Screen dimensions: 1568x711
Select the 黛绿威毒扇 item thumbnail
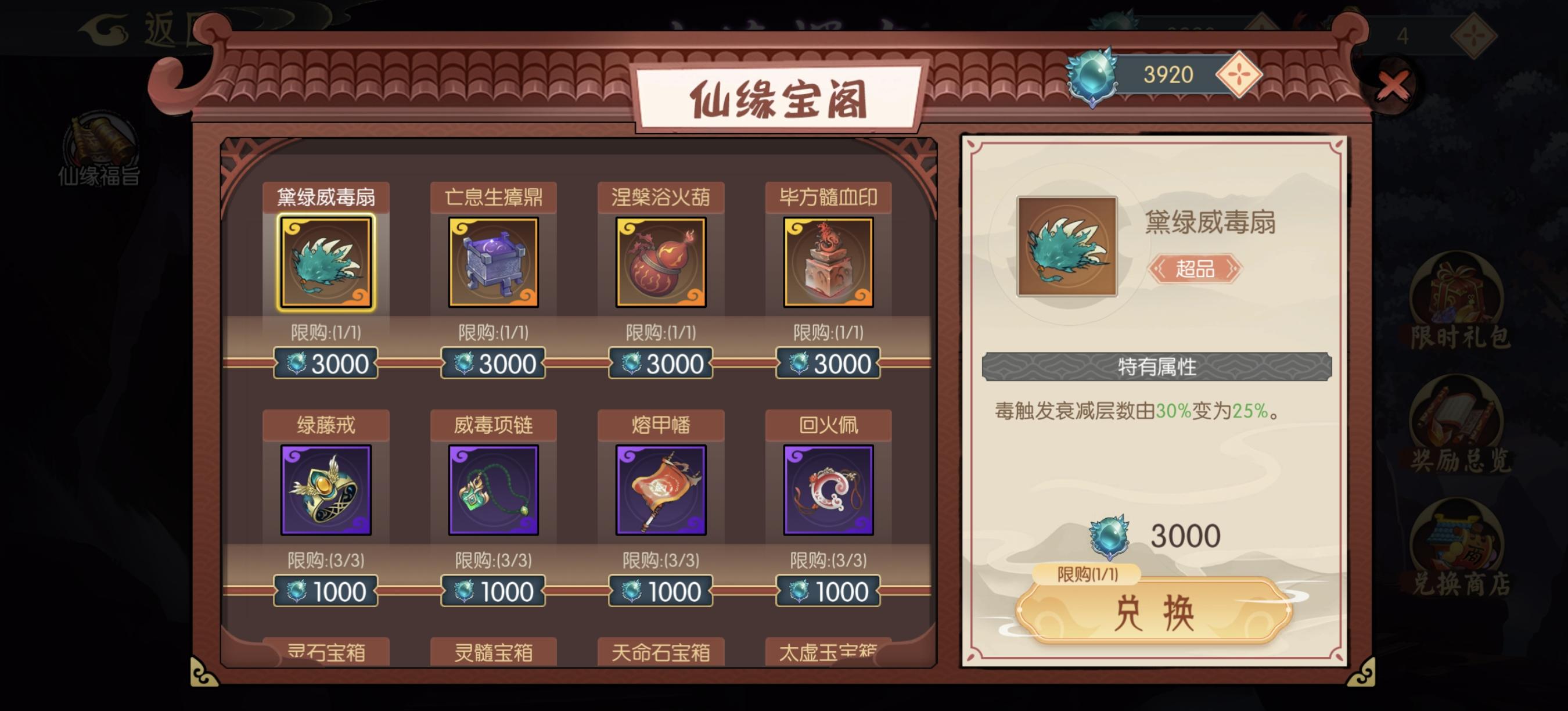tap(326, 262)
